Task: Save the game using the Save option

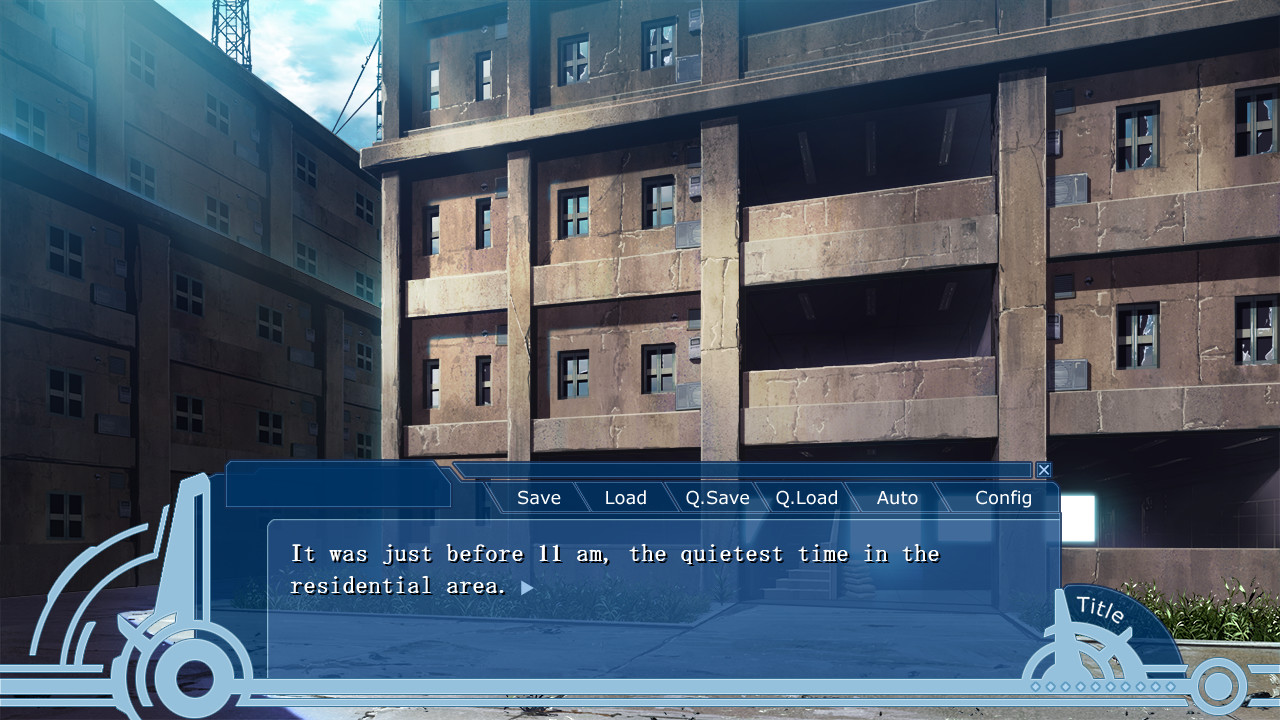Action: [538, 497]
